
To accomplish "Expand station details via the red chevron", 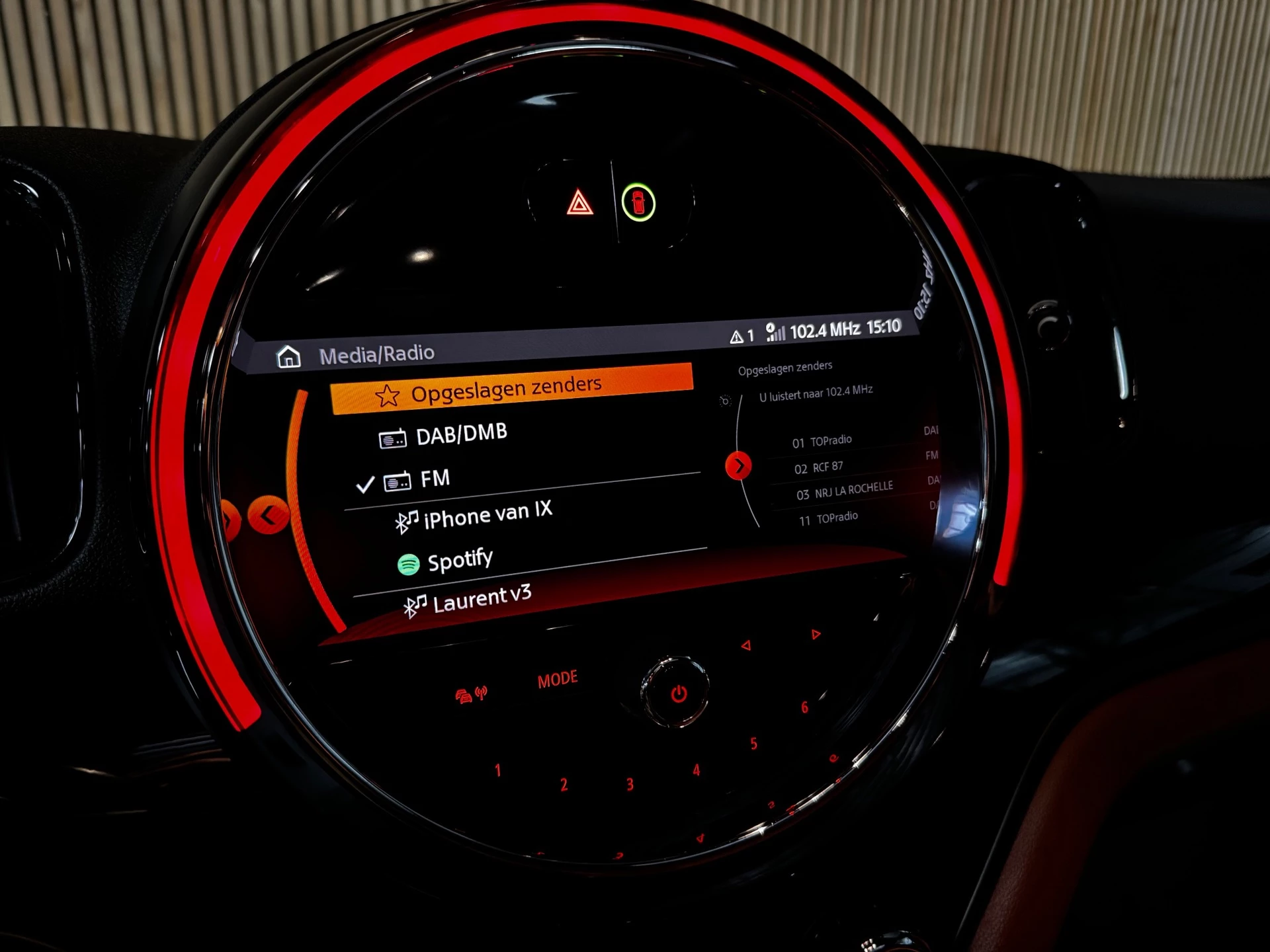I will (x=738, y=465).
